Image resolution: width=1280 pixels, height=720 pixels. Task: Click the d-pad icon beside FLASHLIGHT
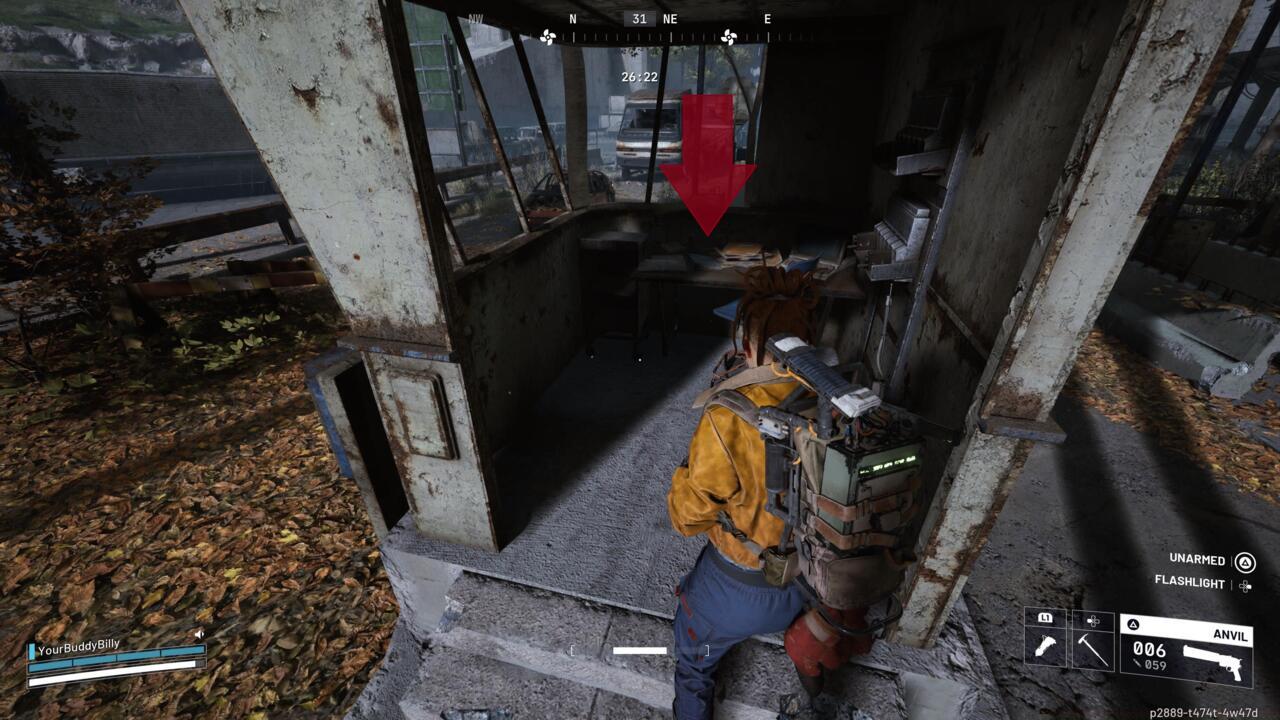click(x=1245, y=587)
